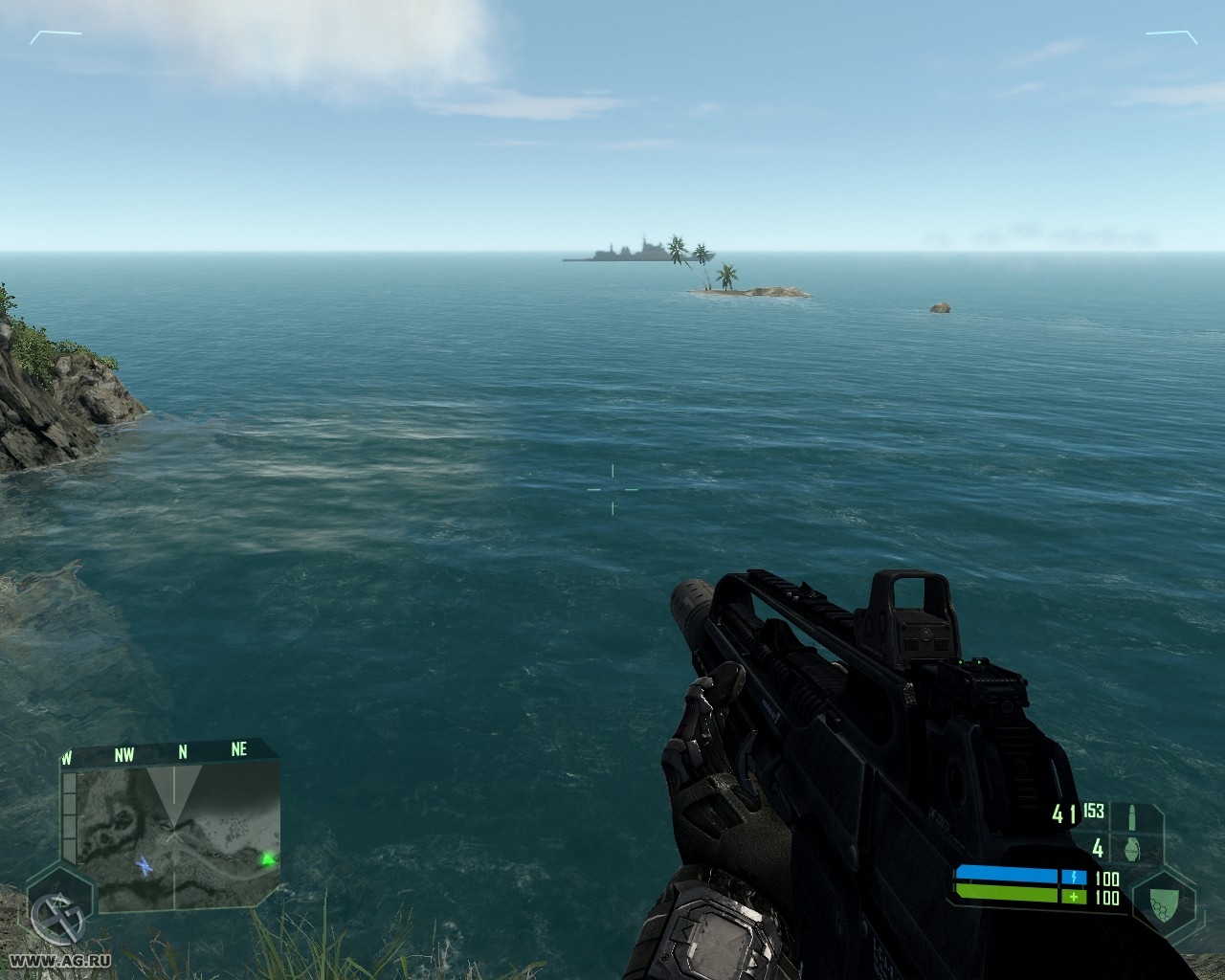Click the green triangle objective marker on minimap
Screen dimensions: 1225x980
268,858
